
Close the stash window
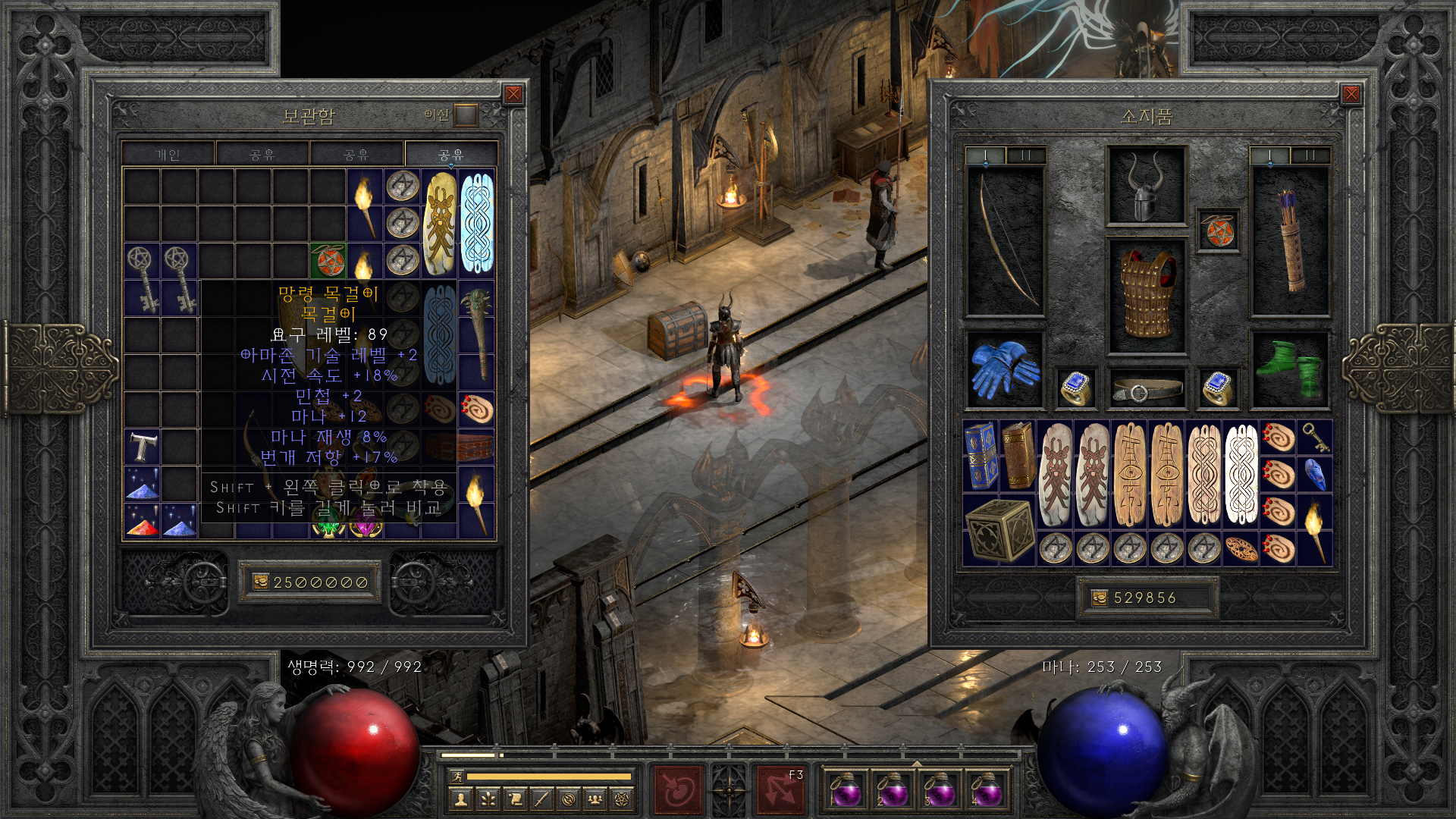(513, 94)
